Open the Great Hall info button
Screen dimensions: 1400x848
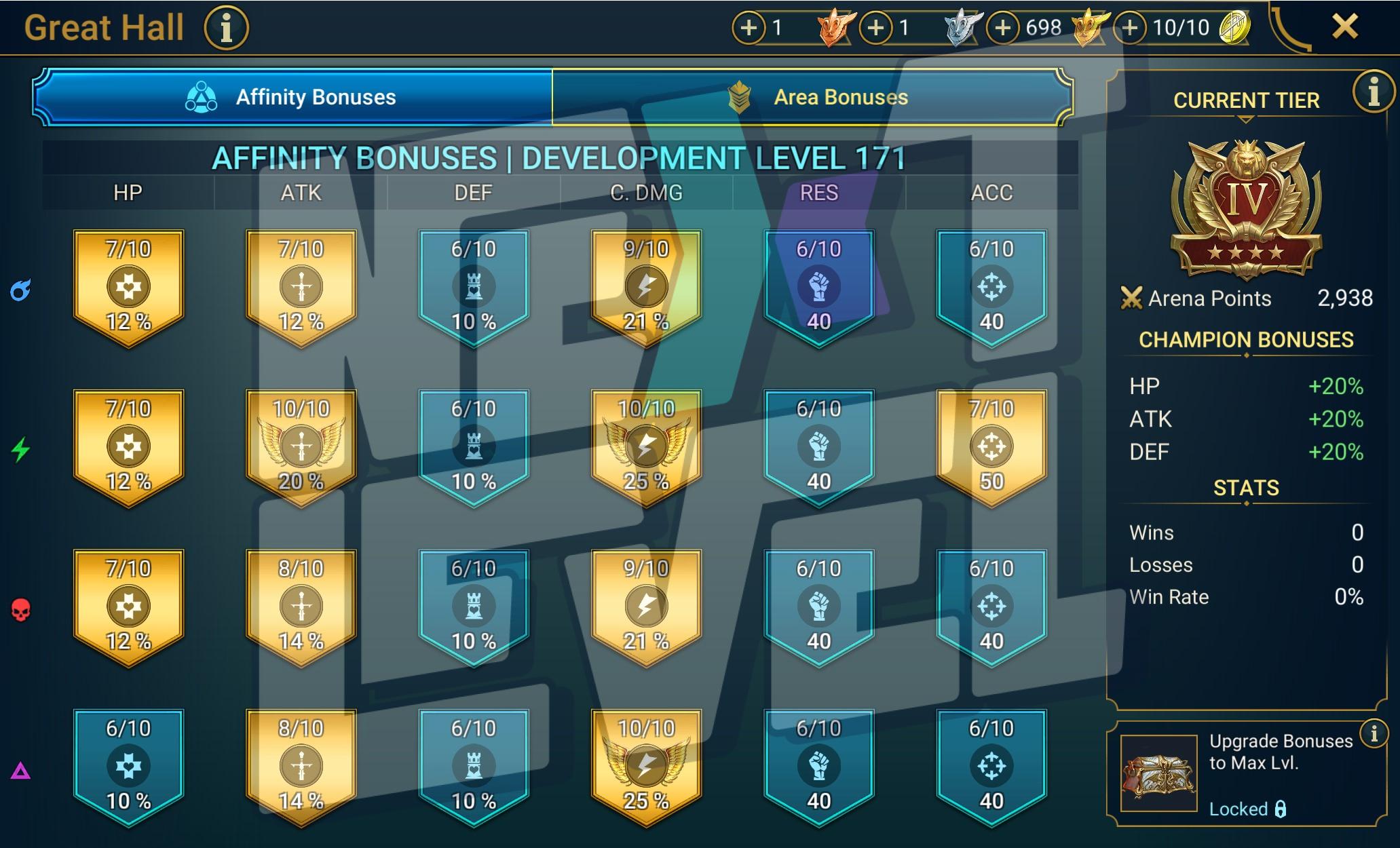(227, 28)
